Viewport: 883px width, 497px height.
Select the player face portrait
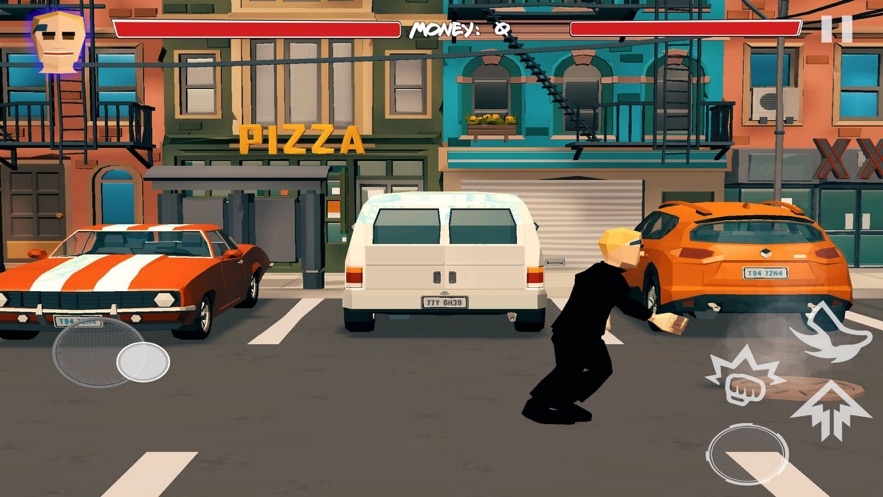click(x=56, y=41)
